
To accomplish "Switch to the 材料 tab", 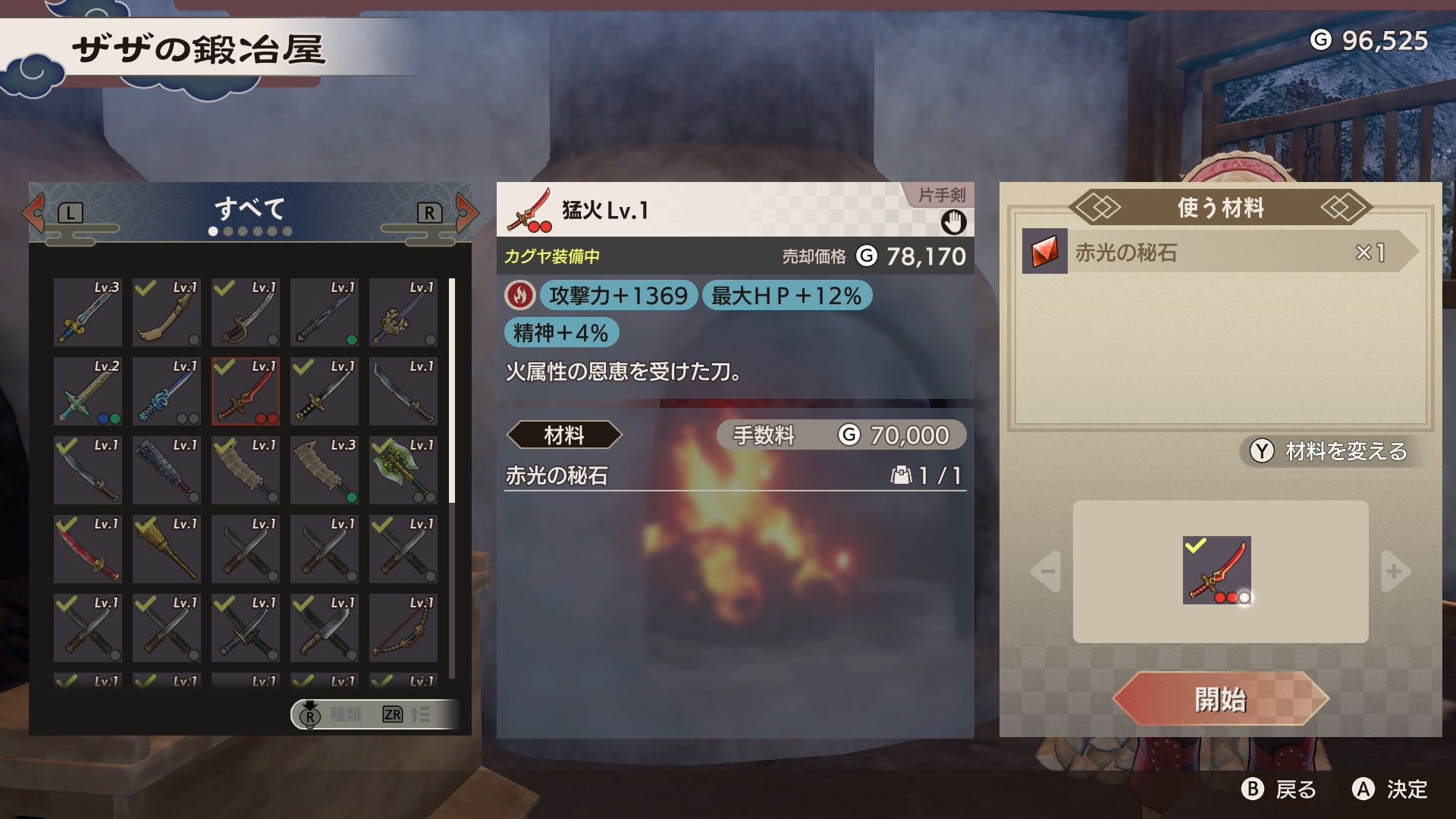I will click(x=564, y=435).
